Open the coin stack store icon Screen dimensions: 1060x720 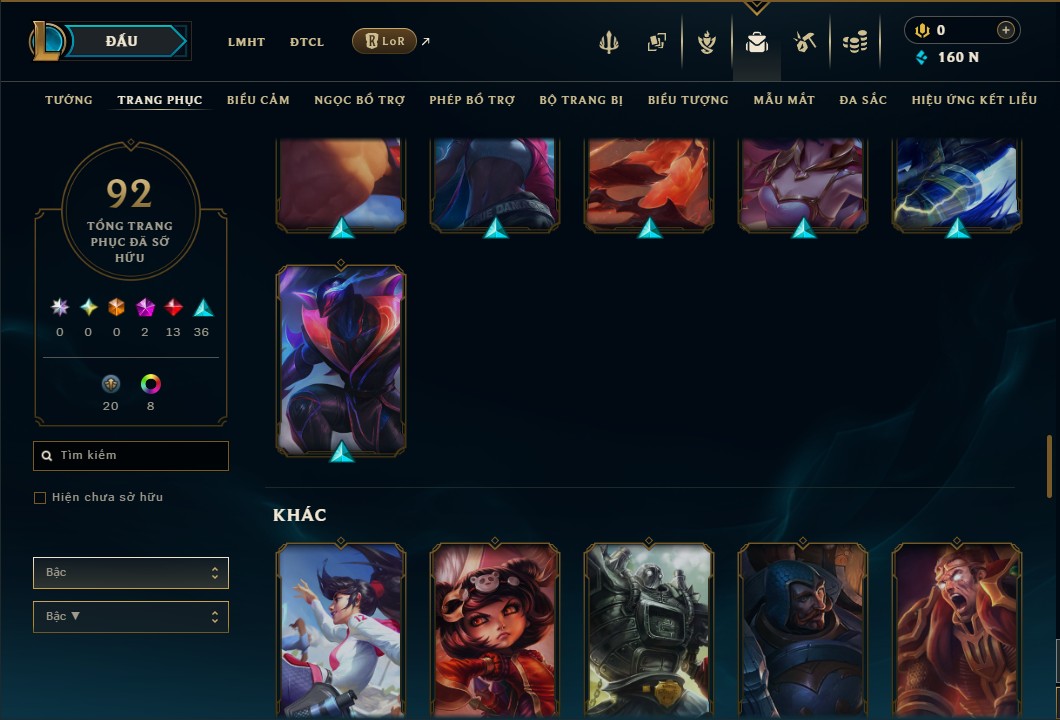point(854,42)
